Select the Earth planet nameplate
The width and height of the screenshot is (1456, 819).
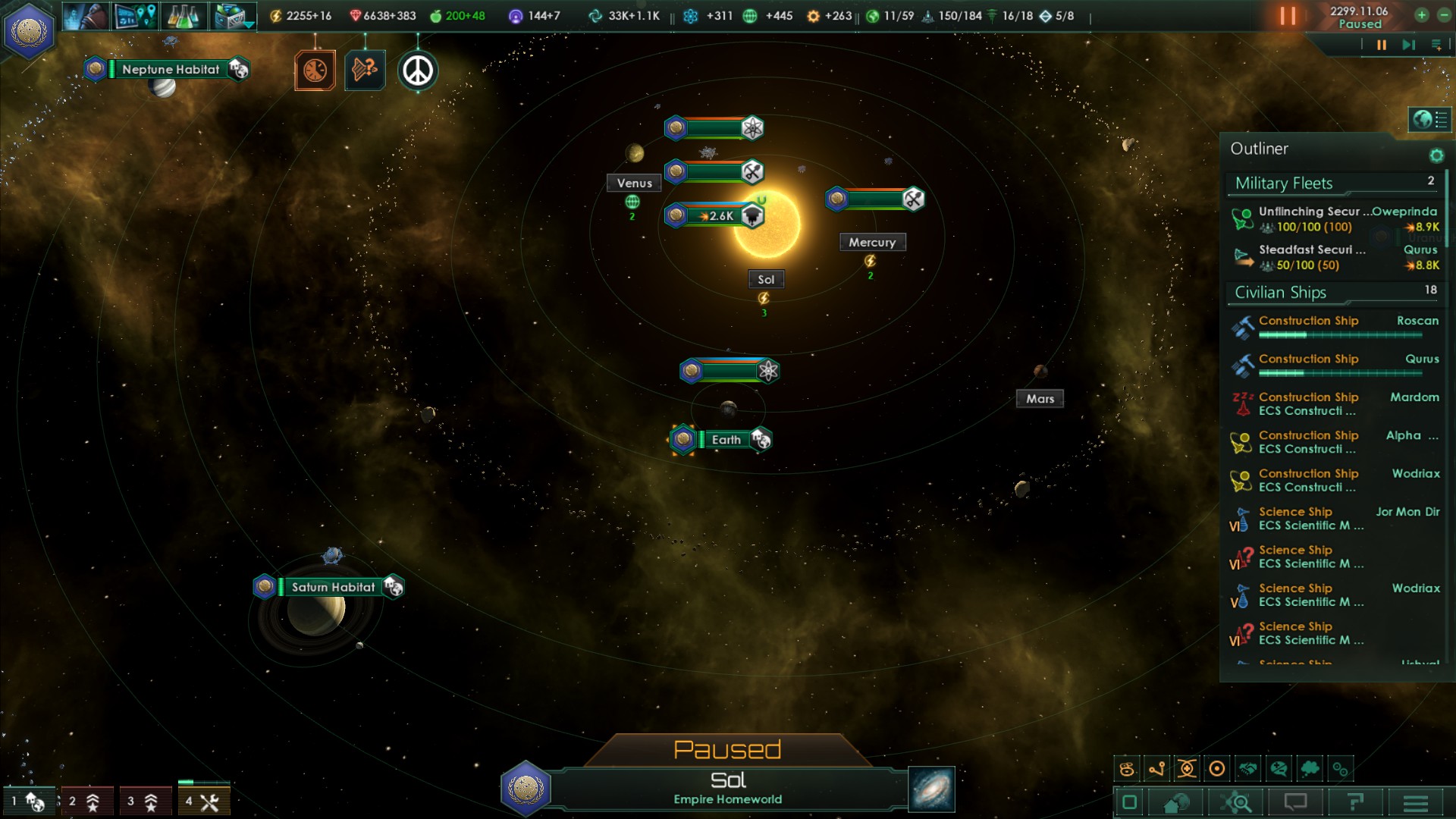pos(726,440)
